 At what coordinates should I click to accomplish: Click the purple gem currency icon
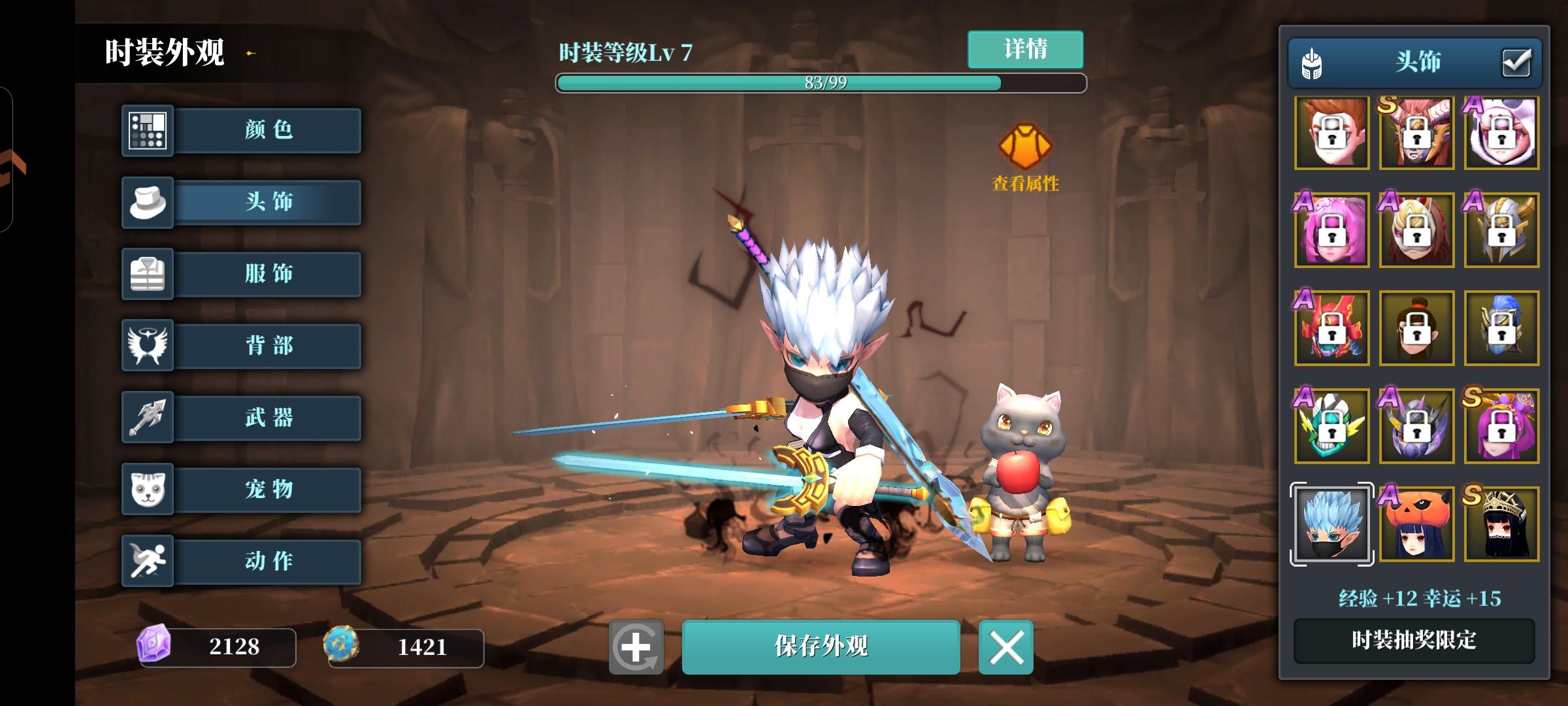[154, 647]
